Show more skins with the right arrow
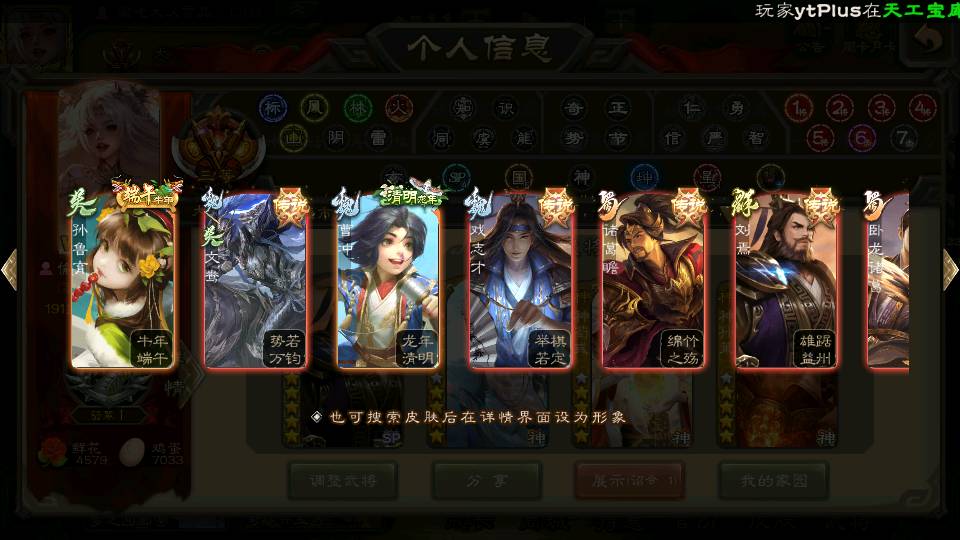This screenshot has width=960, height=540. pos(950,269)
